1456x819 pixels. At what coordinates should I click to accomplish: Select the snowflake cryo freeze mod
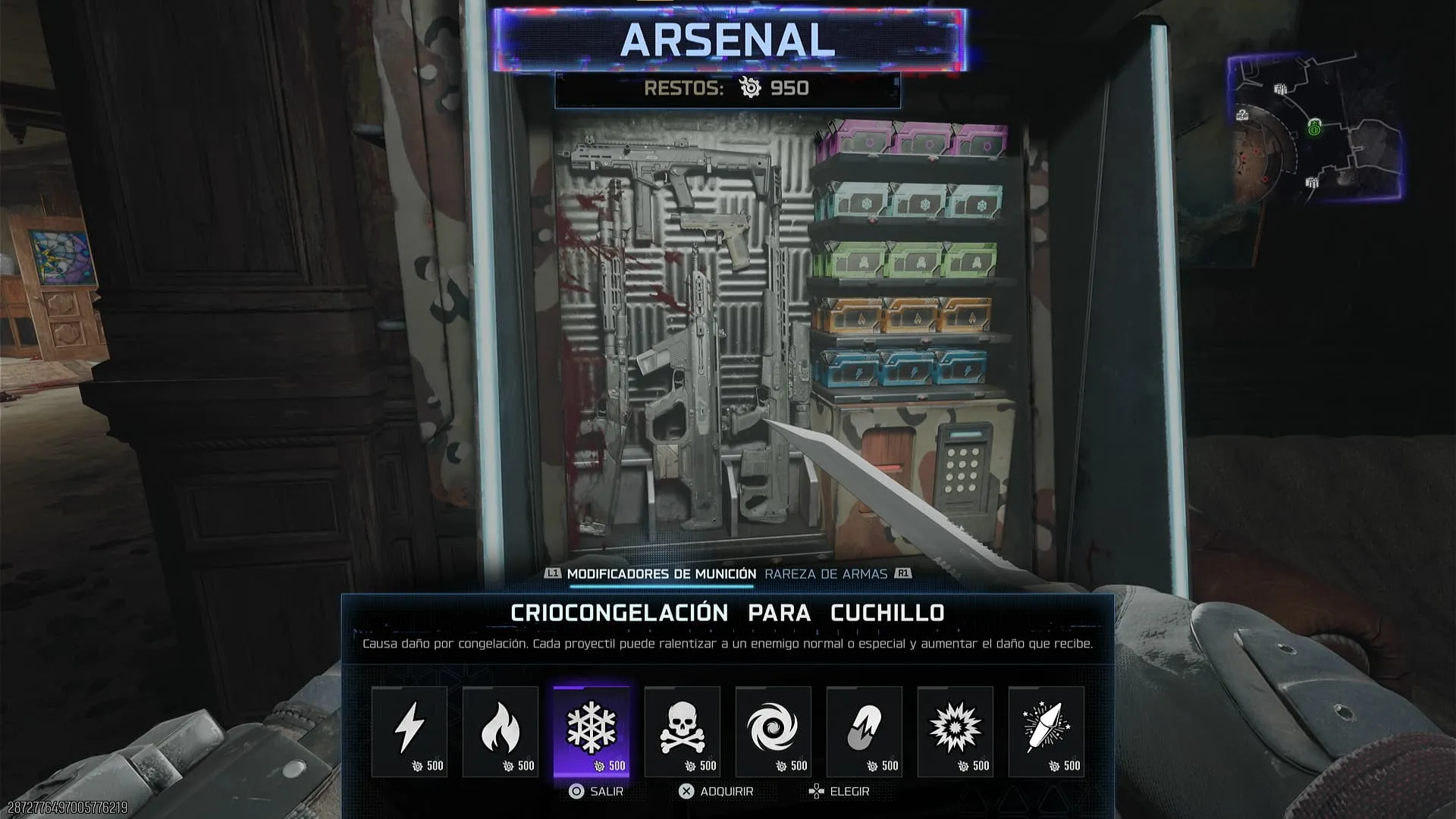point(591,731)
